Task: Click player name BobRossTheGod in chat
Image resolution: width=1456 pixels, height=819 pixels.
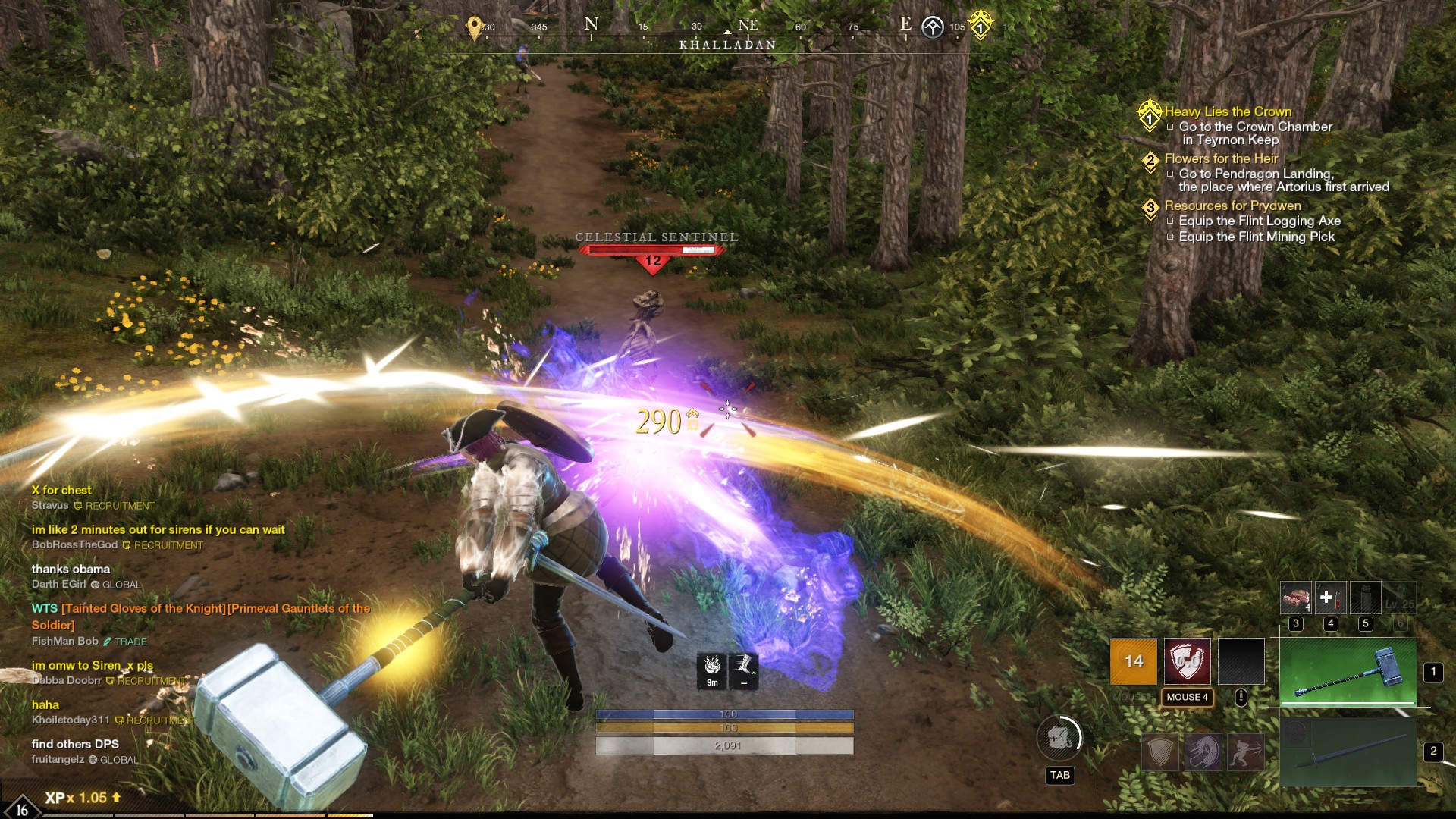Action: 74,545
